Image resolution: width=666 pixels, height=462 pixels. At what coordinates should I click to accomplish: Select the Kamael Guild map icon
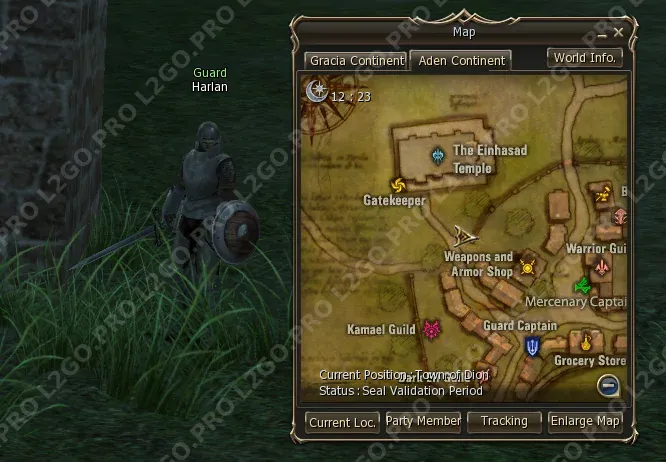[432, 329]
